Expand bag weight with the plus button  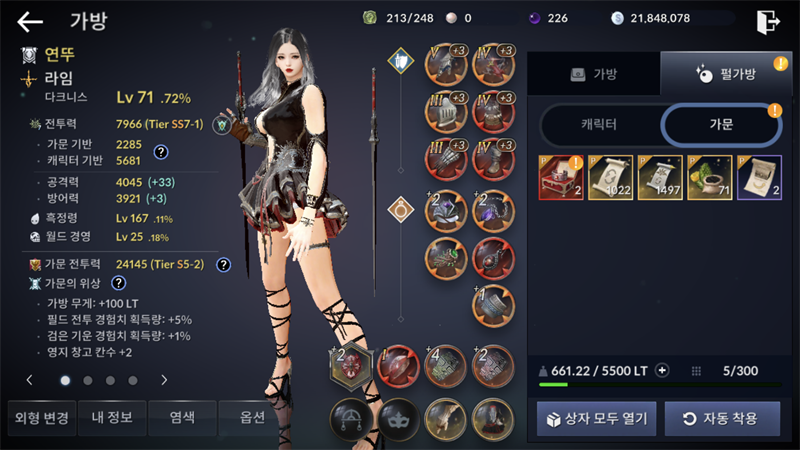pos(662,371)
